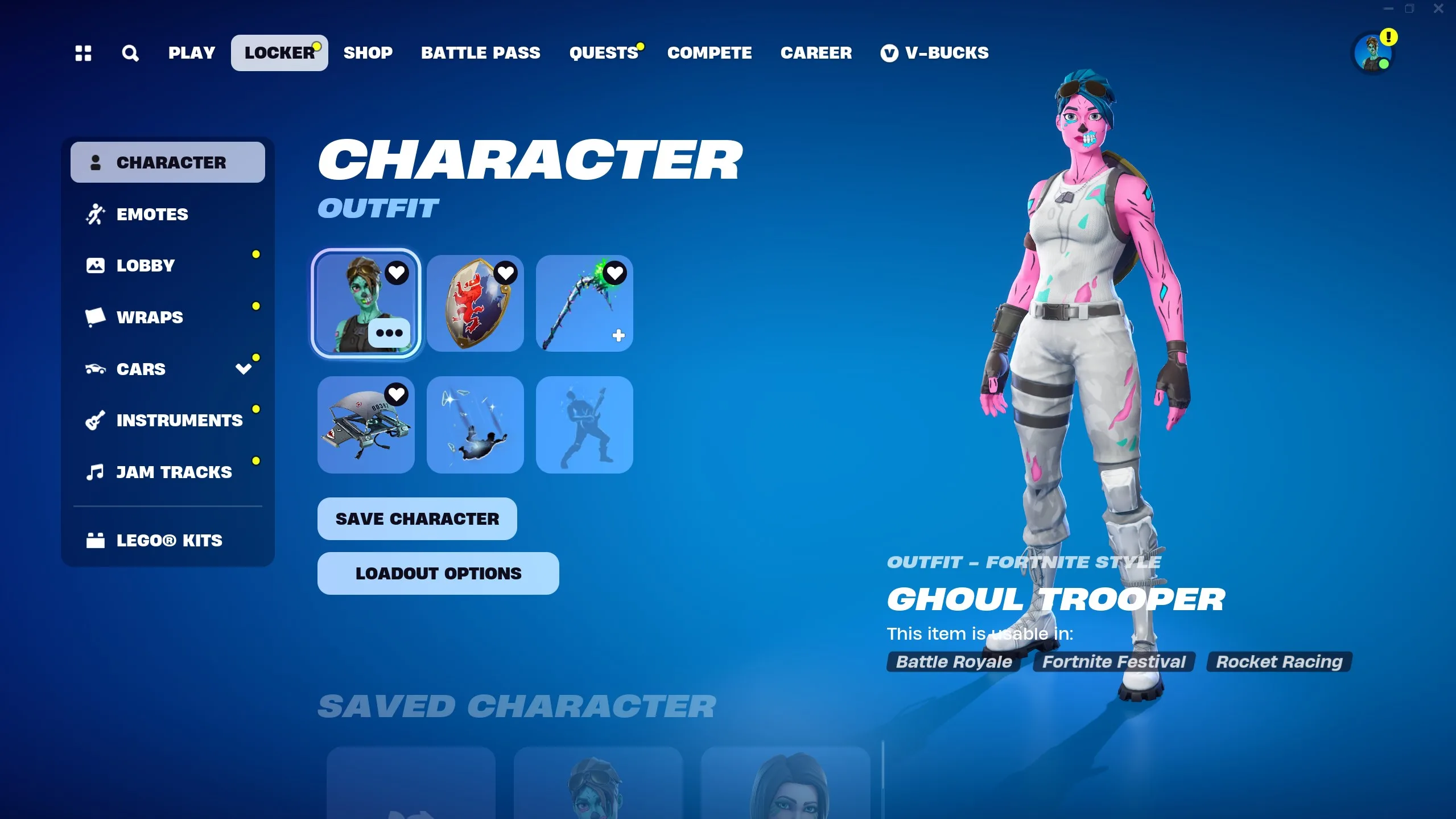
Task: Open the Jam Tracks category
Action: [174, 472]
